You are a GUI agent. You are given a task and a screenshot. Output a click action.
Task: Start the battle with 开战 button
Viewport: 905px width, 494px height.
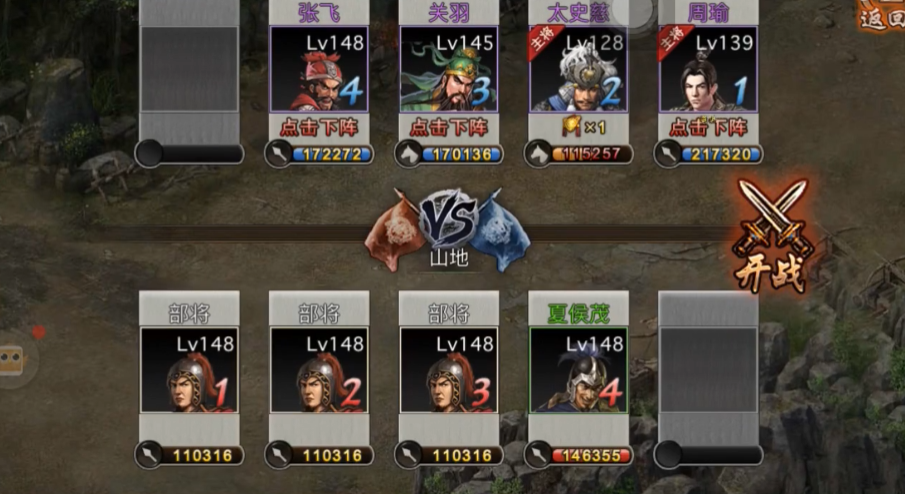[x=772, y=239]
